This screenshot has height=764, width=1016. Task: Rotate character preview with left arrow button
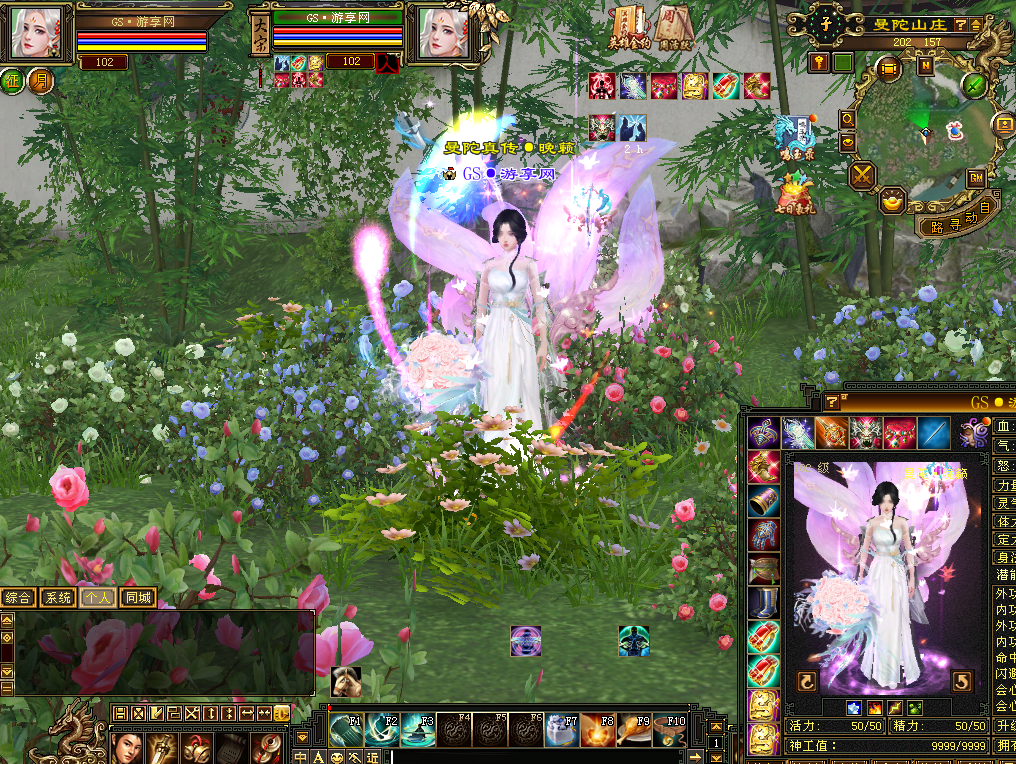pyautogui.click(x=807, y=681)
